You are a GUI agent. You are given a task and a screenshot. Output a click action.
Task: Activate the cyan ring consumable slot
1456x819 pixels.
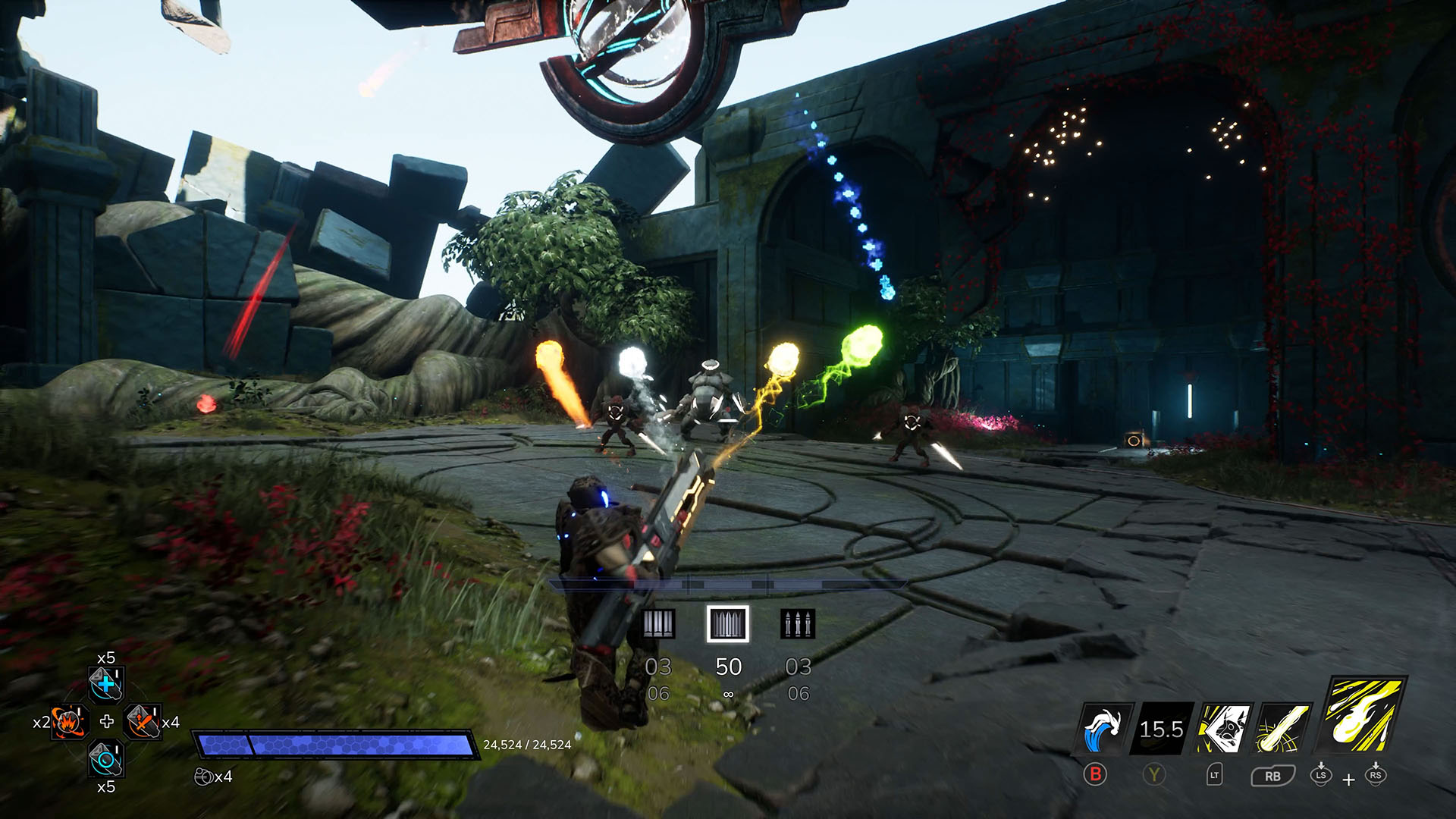tap(106, 758)
